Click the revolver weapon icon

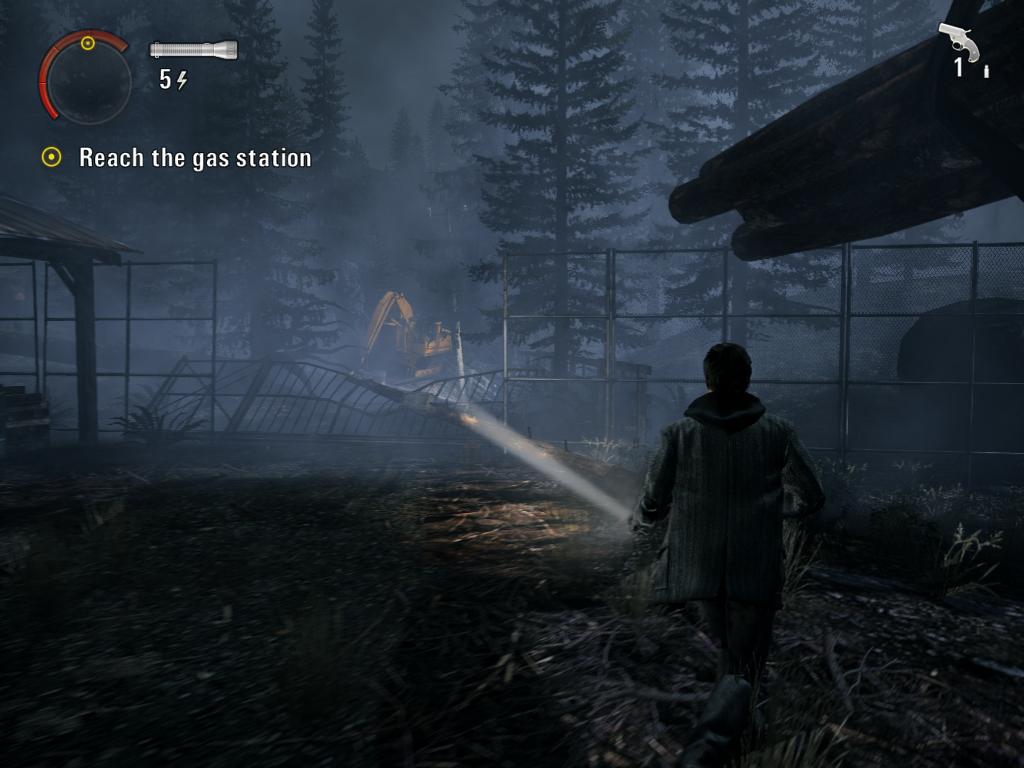[958, 42]
